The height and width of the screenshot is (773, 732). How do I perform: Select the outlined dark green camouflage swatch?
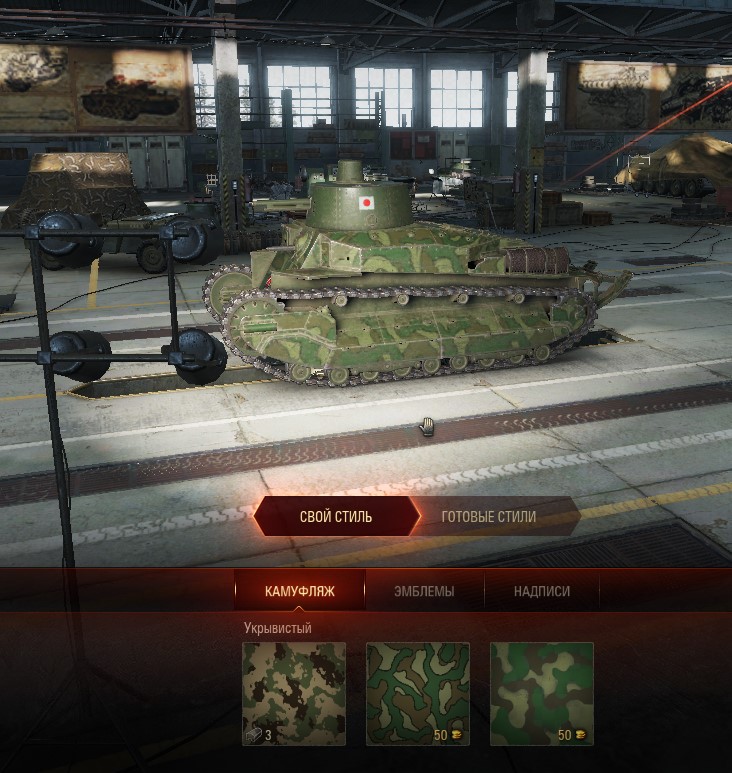tap(418, 693)
